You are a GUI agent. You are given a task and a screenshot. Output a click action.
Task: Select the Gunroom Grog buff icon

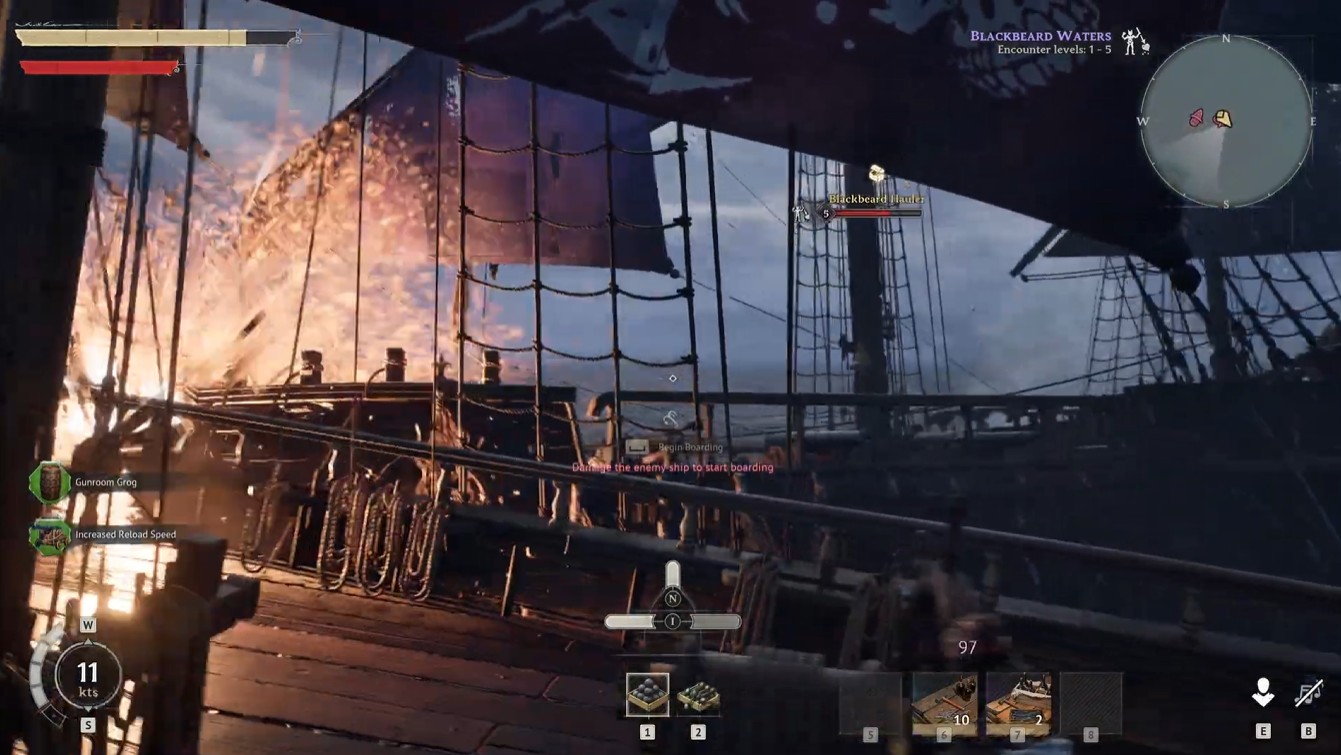click(49, 483)
